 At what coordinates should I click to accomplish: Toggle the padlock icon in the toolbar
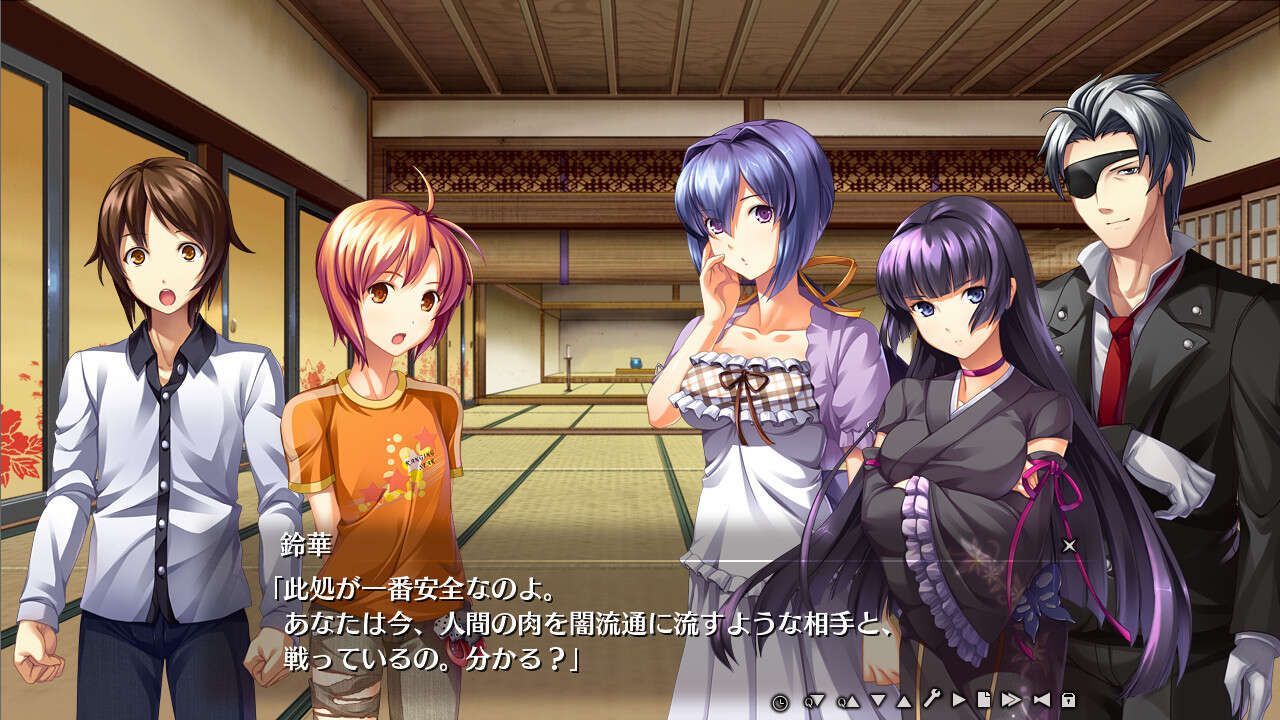[1068, 700]
